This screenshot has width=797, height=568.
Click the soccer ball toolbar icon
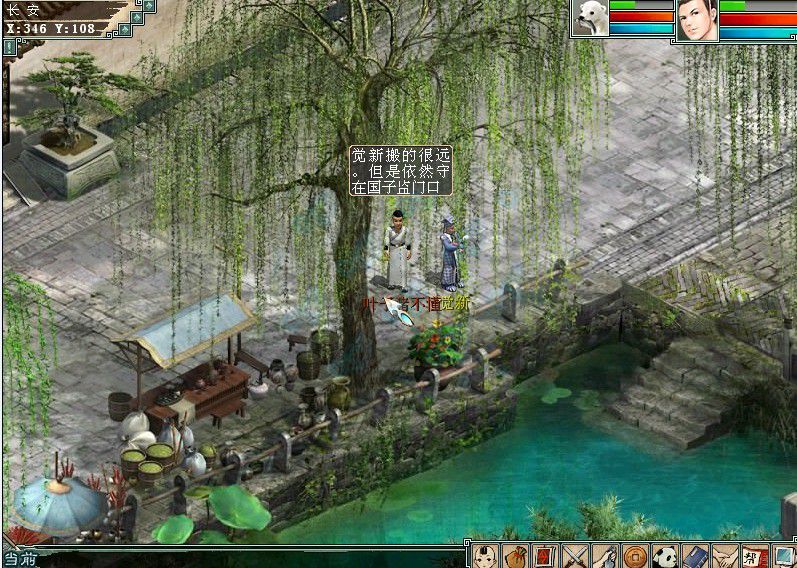664,555
